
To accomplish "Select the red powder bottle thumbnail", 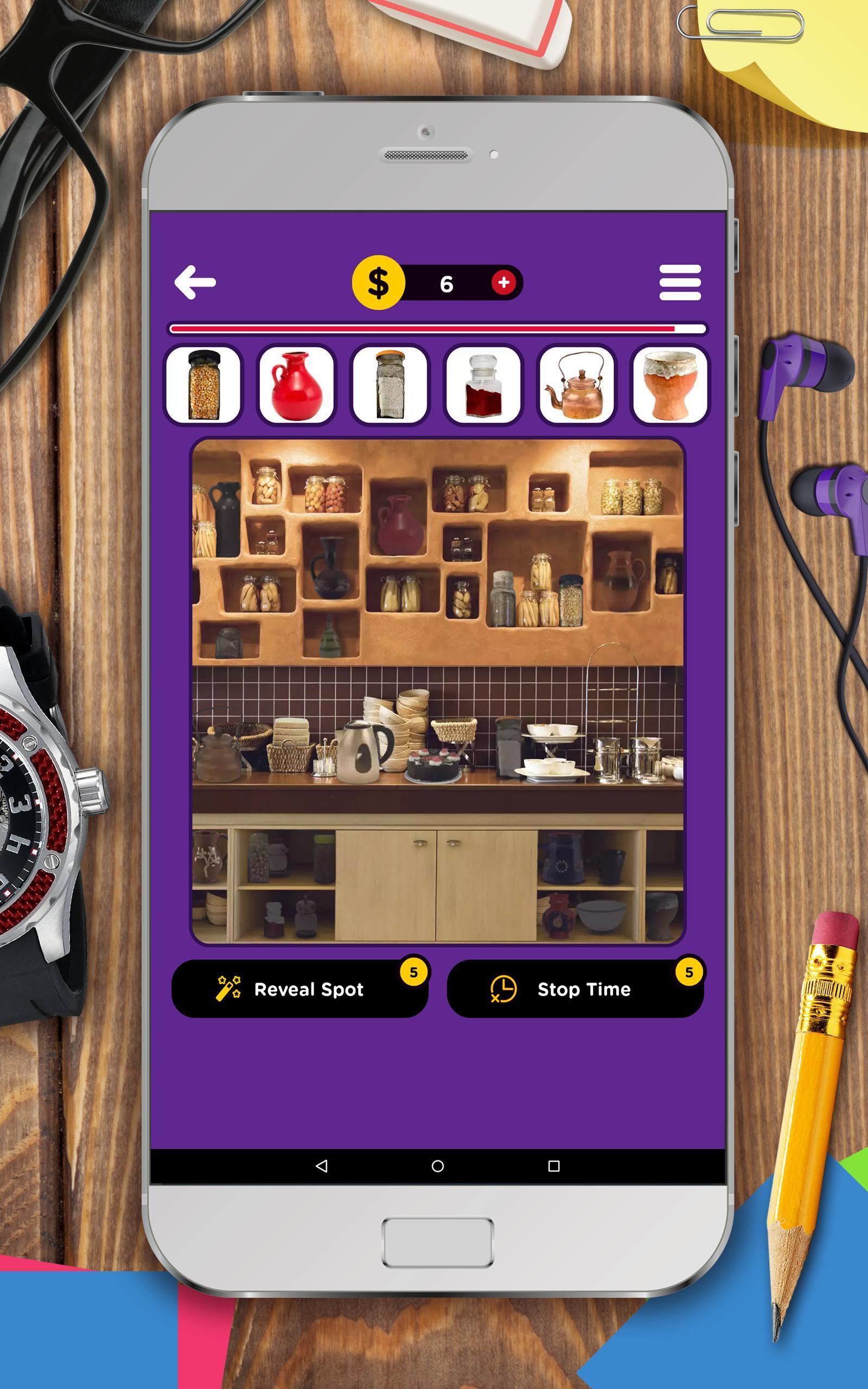I will 483,386.
